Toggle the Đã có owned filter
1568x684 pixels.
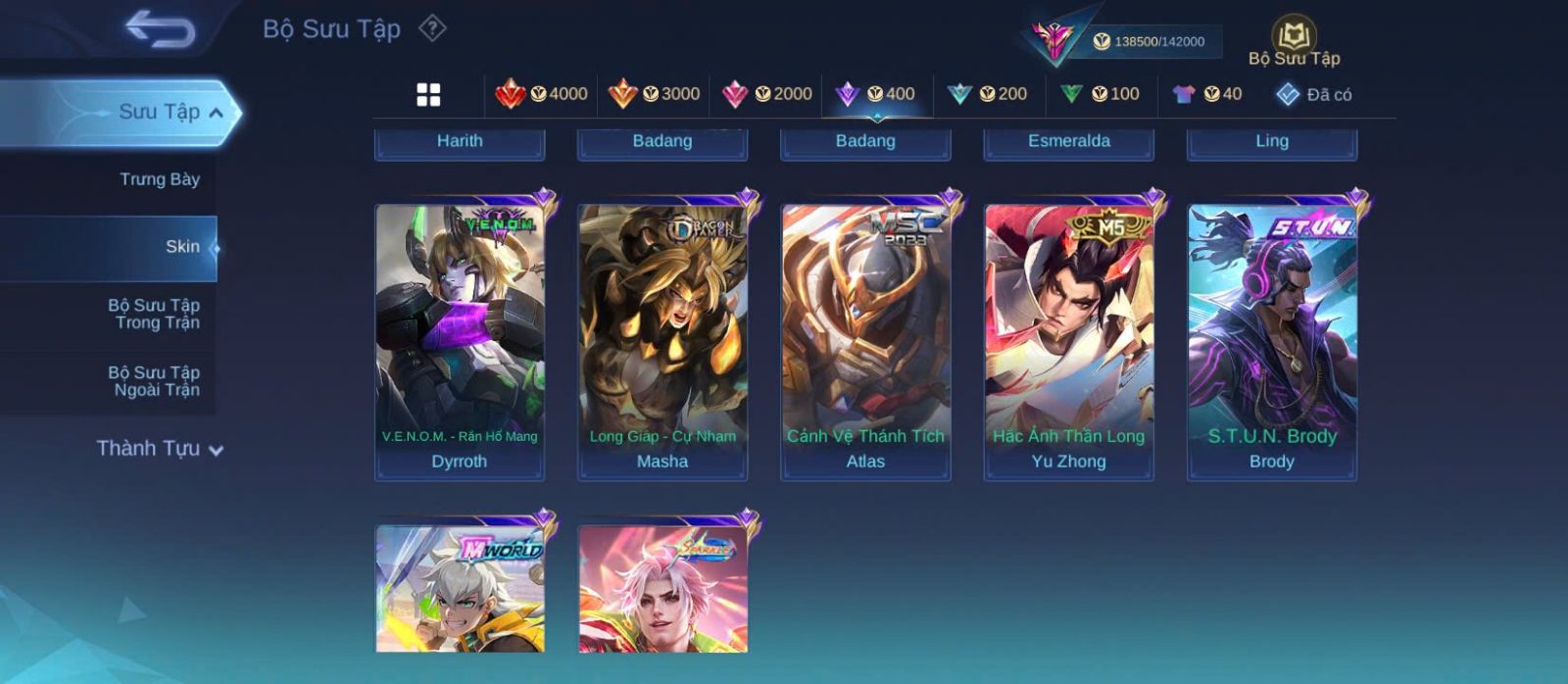point(1313,94)
